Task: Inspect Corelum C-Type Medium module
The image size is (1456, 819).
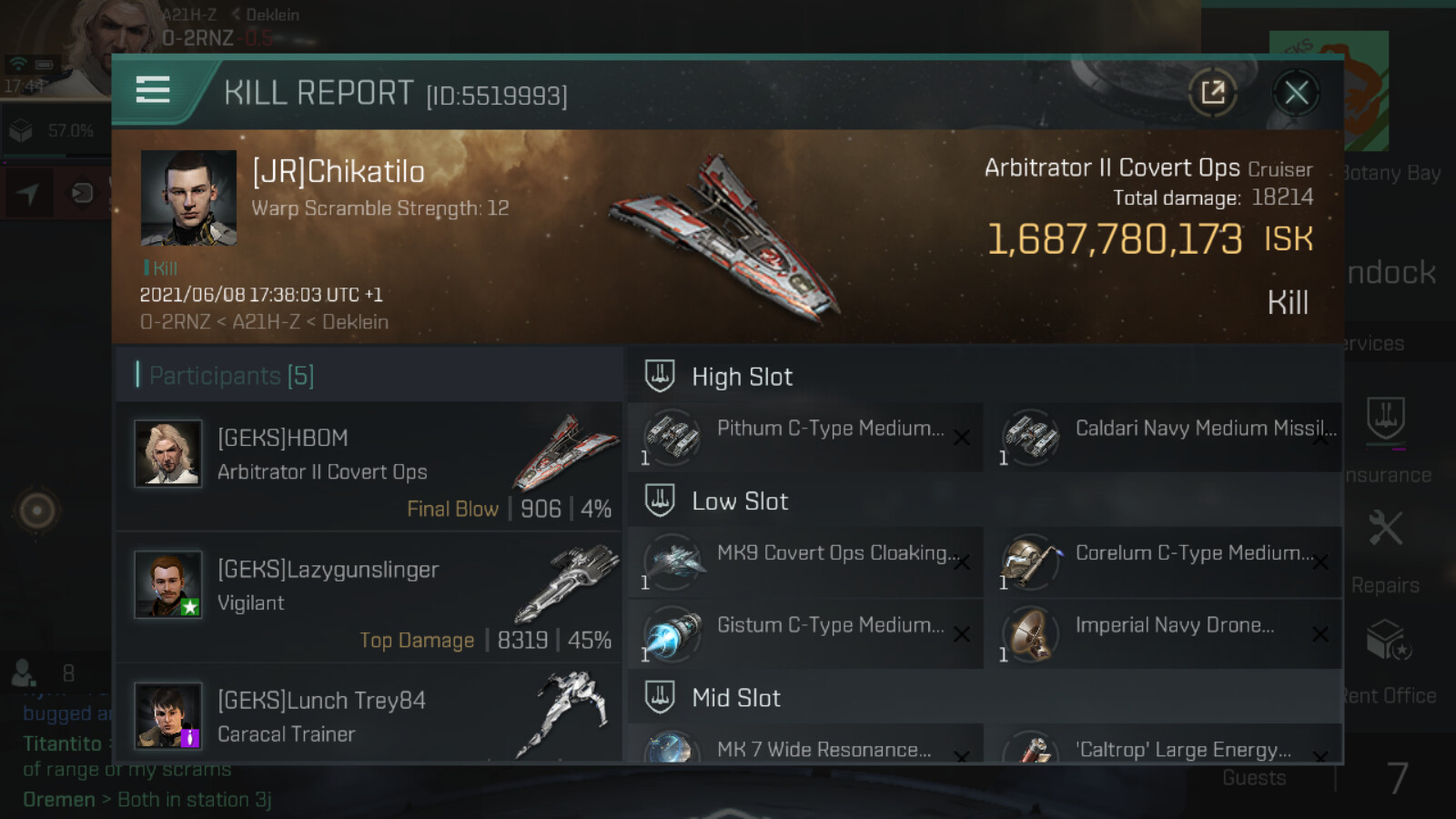Action: pyautogui.click(x=1164, y=561)
